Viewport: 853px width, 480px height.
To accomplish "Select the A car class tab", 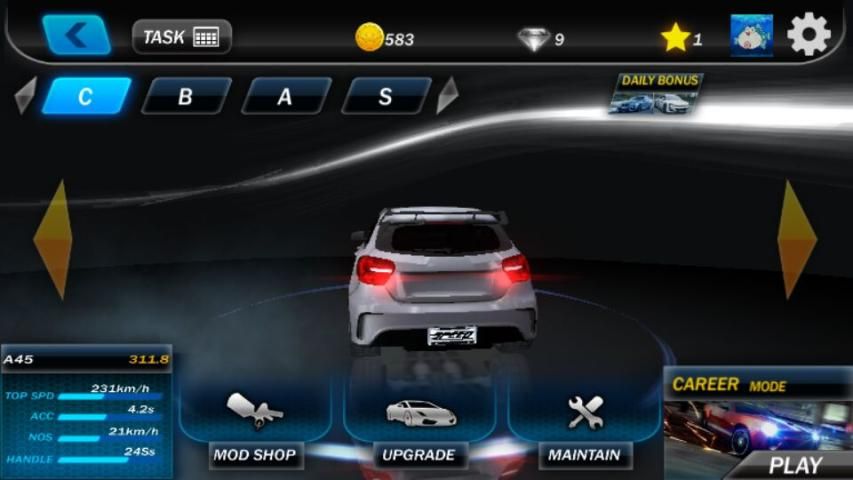I will [x=285, y=96].
